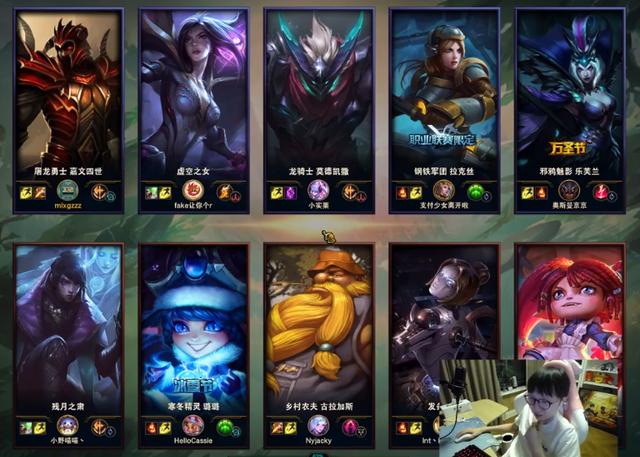Click the profile icon on Mordekaiser's card
Image resolution: width=640 pixels, height=457 pixels.
(x=318, y=191)
